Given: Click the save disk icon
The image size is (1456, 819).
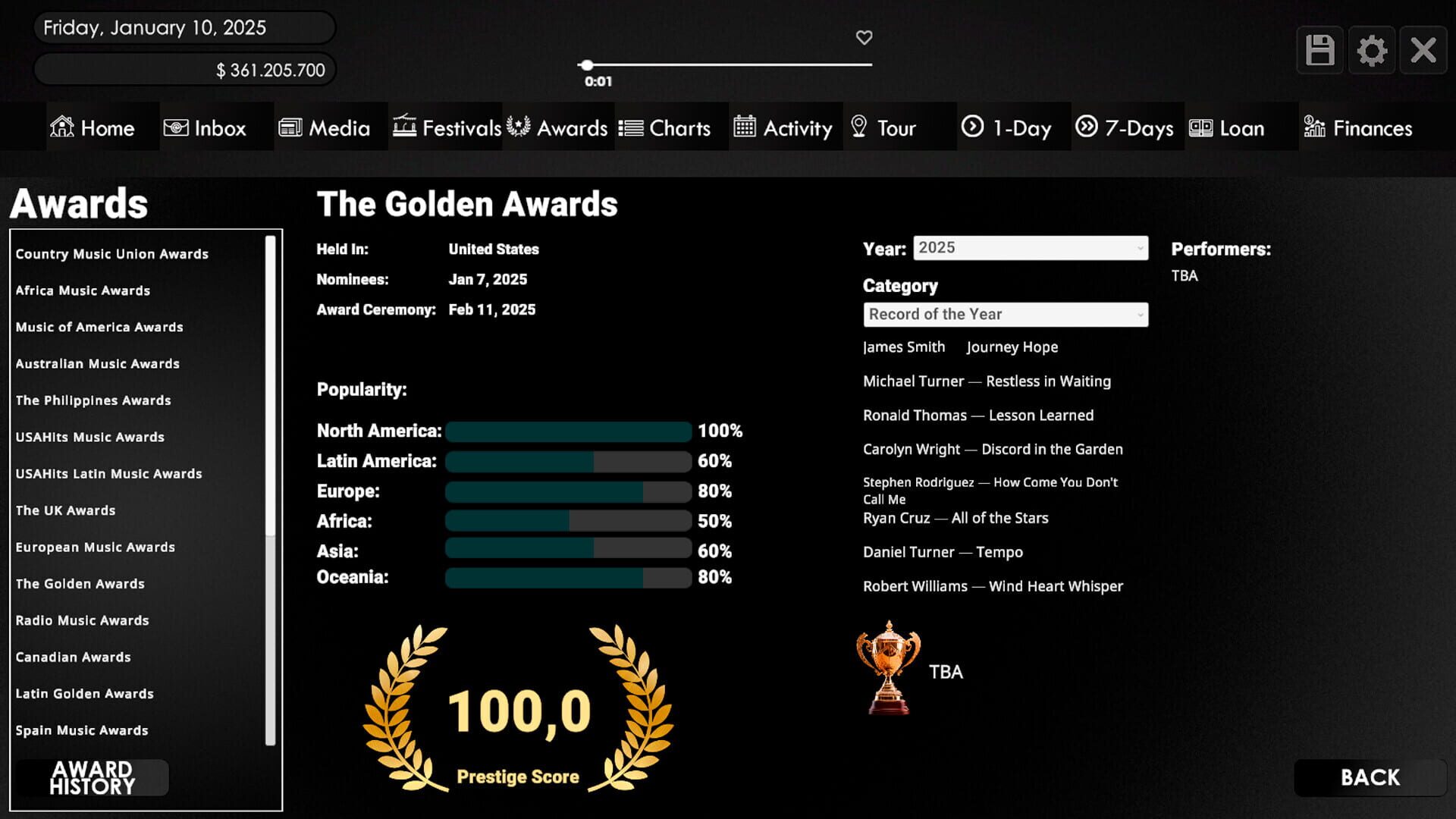Looking at the screenshot, I should point(1319,49).
